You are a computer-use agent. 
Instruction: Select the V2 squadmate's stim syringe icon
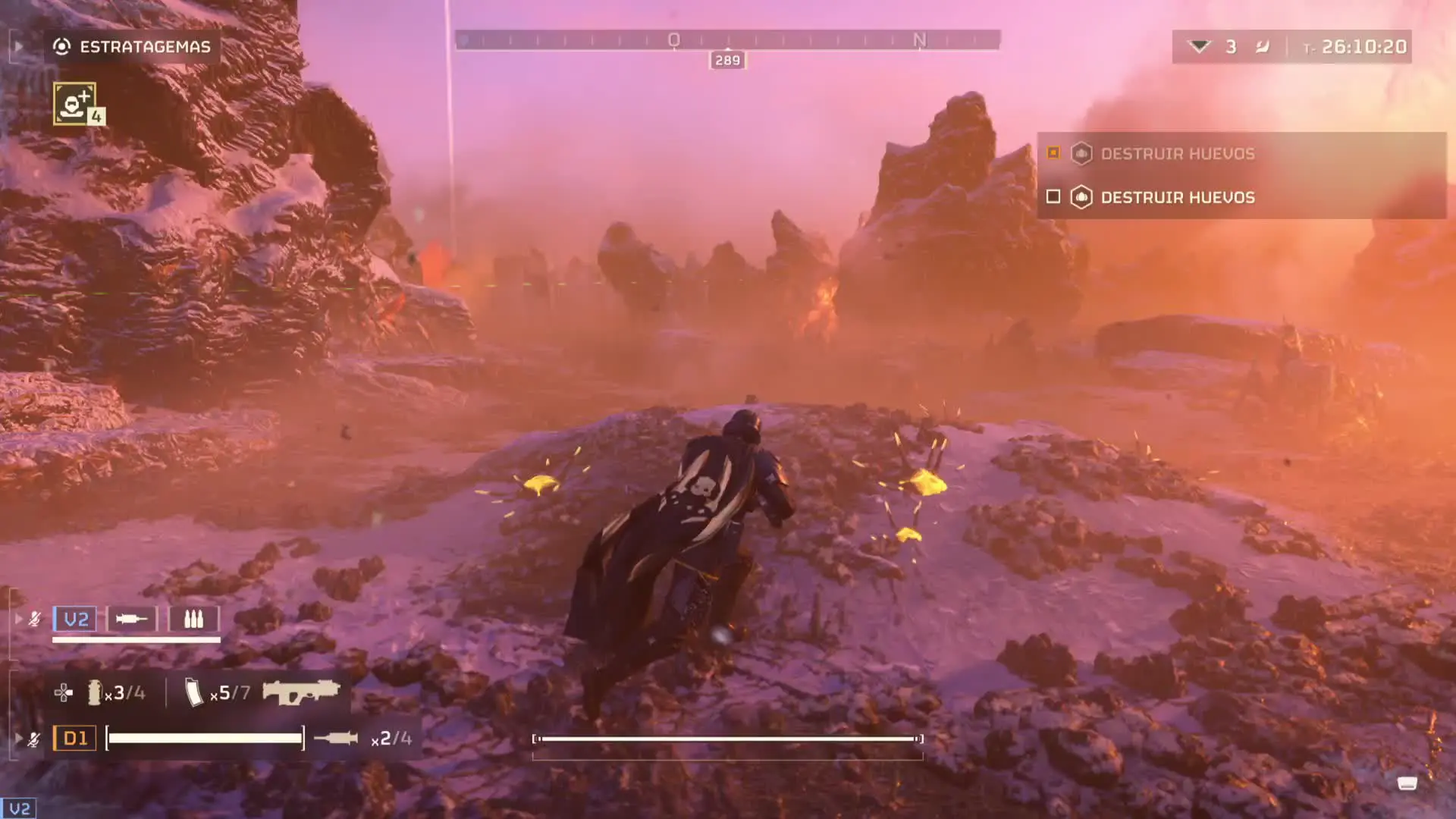pyautogui.click(x=131, y=620)
